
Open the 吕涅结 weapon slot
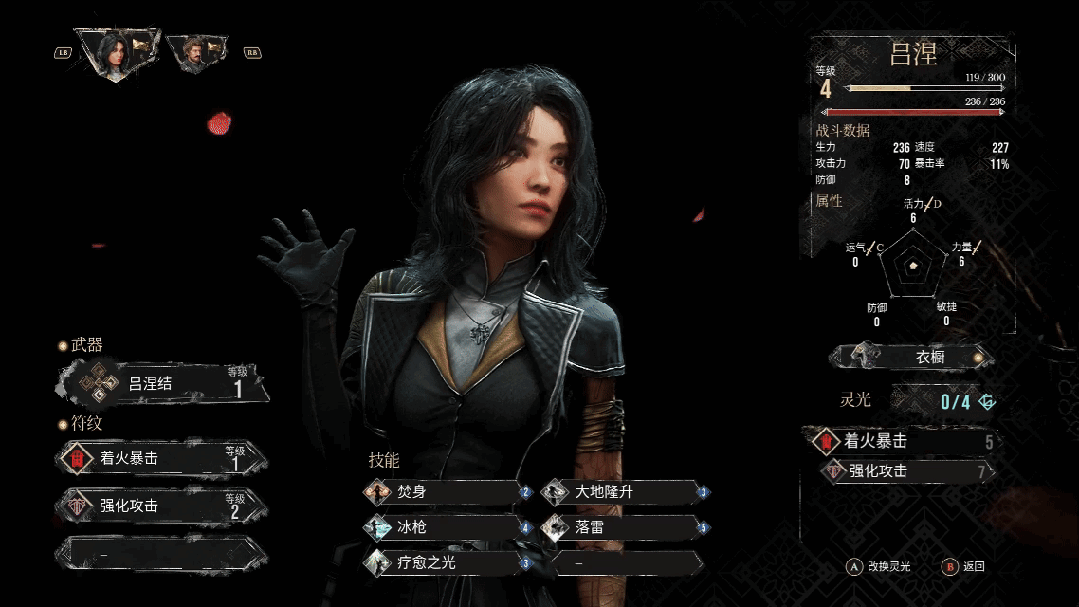[160, 383]
